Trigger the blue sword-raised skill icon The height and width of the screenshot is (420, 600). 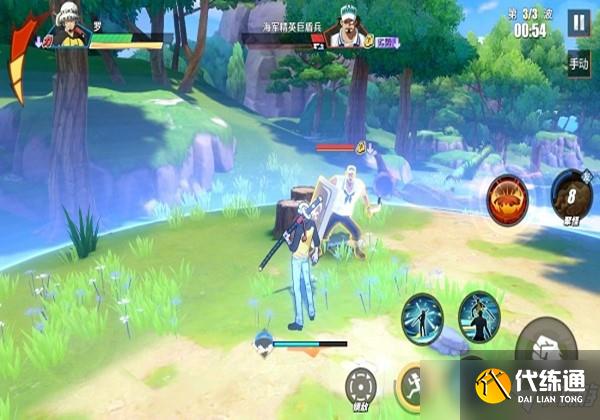tap(480, 316)
